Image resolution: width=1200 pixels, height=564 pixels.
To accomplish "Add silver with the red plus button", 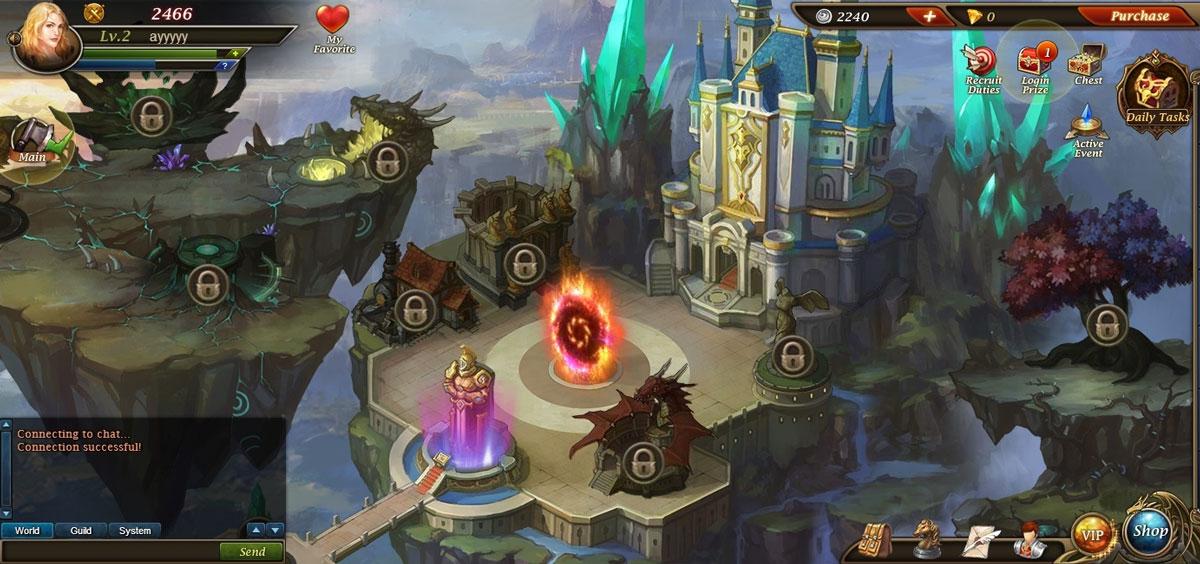I will (x=930, y=16).
